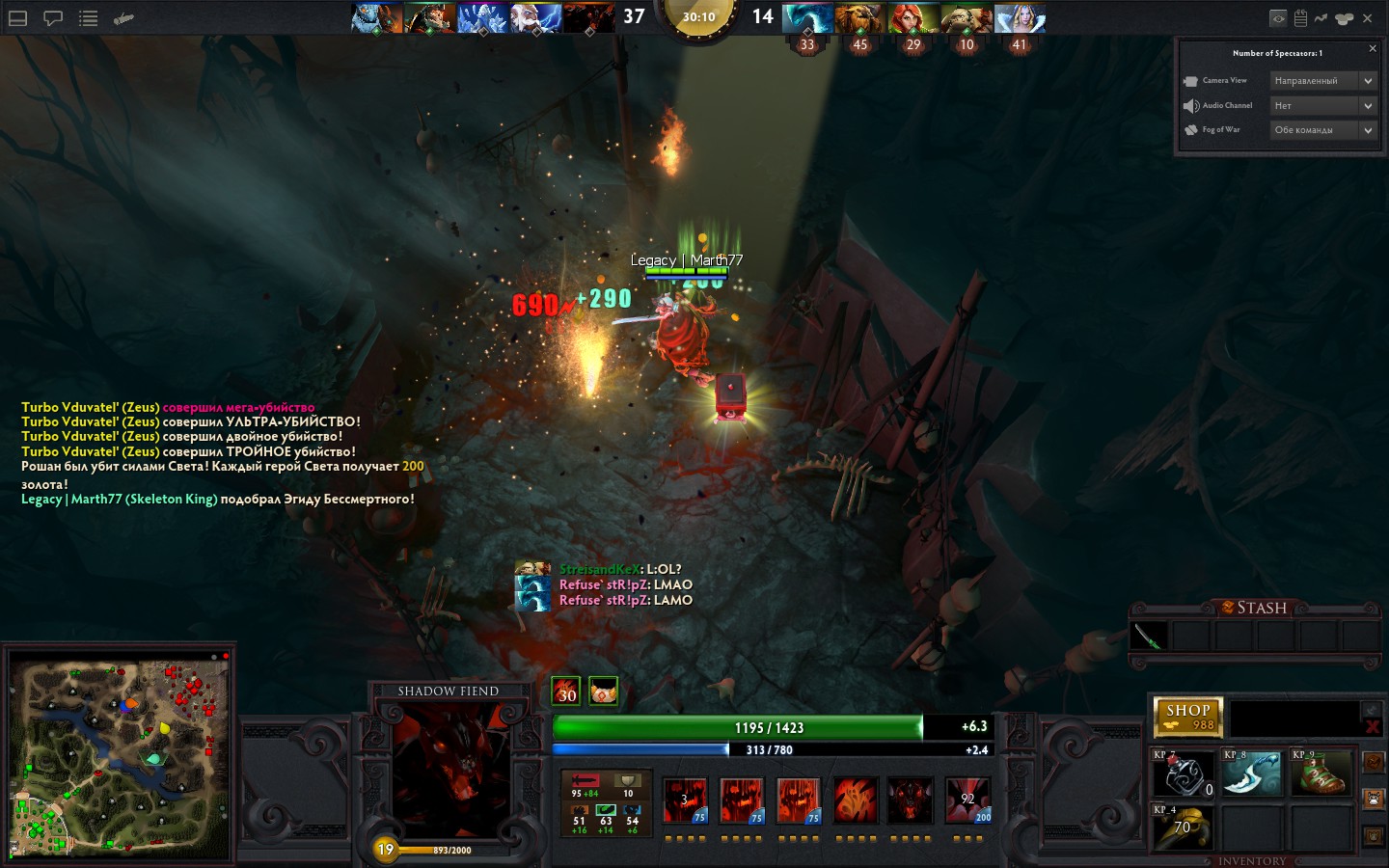The width and height of the screenshot is (1389, 868).
Task: Select Crystal Maiden's portrait in the top bar
Action: tap(1020, 18)
